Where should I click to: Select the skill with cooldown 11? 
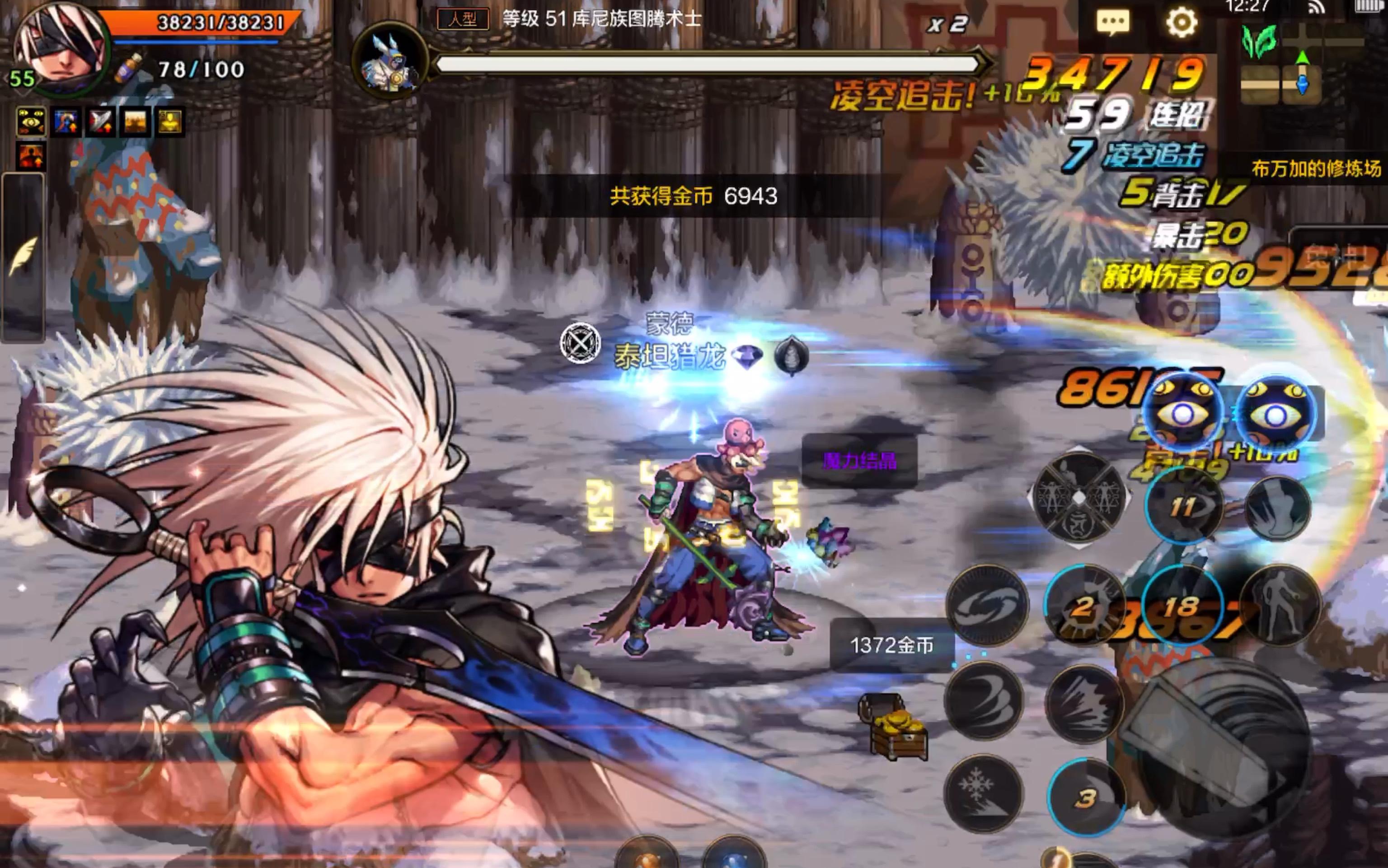coord(1183,506)
